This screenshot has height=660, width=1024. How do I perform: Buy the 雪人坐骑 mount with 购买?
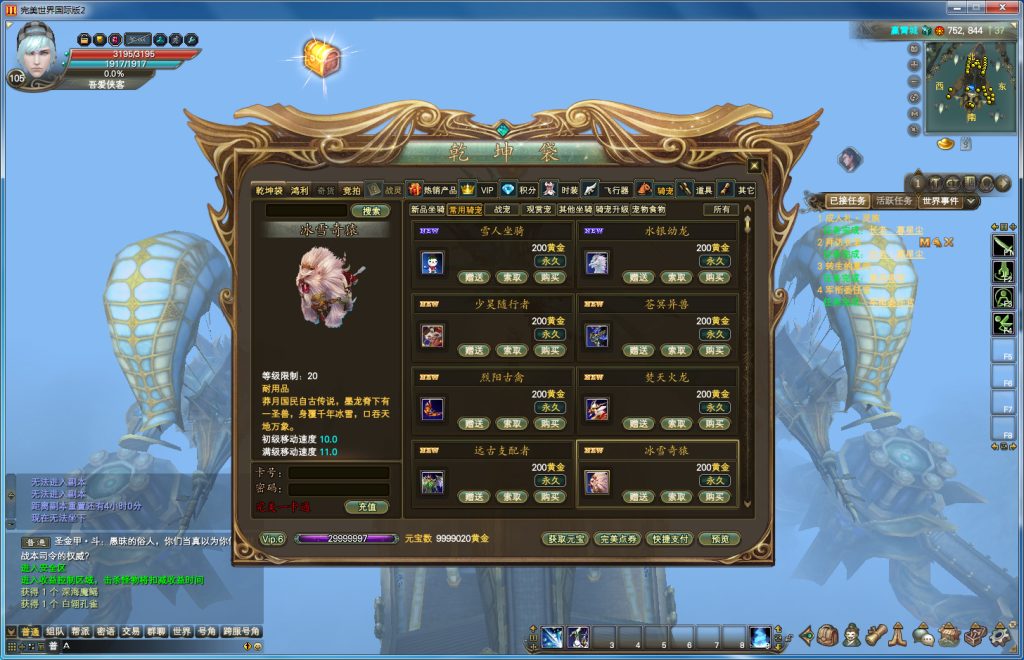pos(549,278)
